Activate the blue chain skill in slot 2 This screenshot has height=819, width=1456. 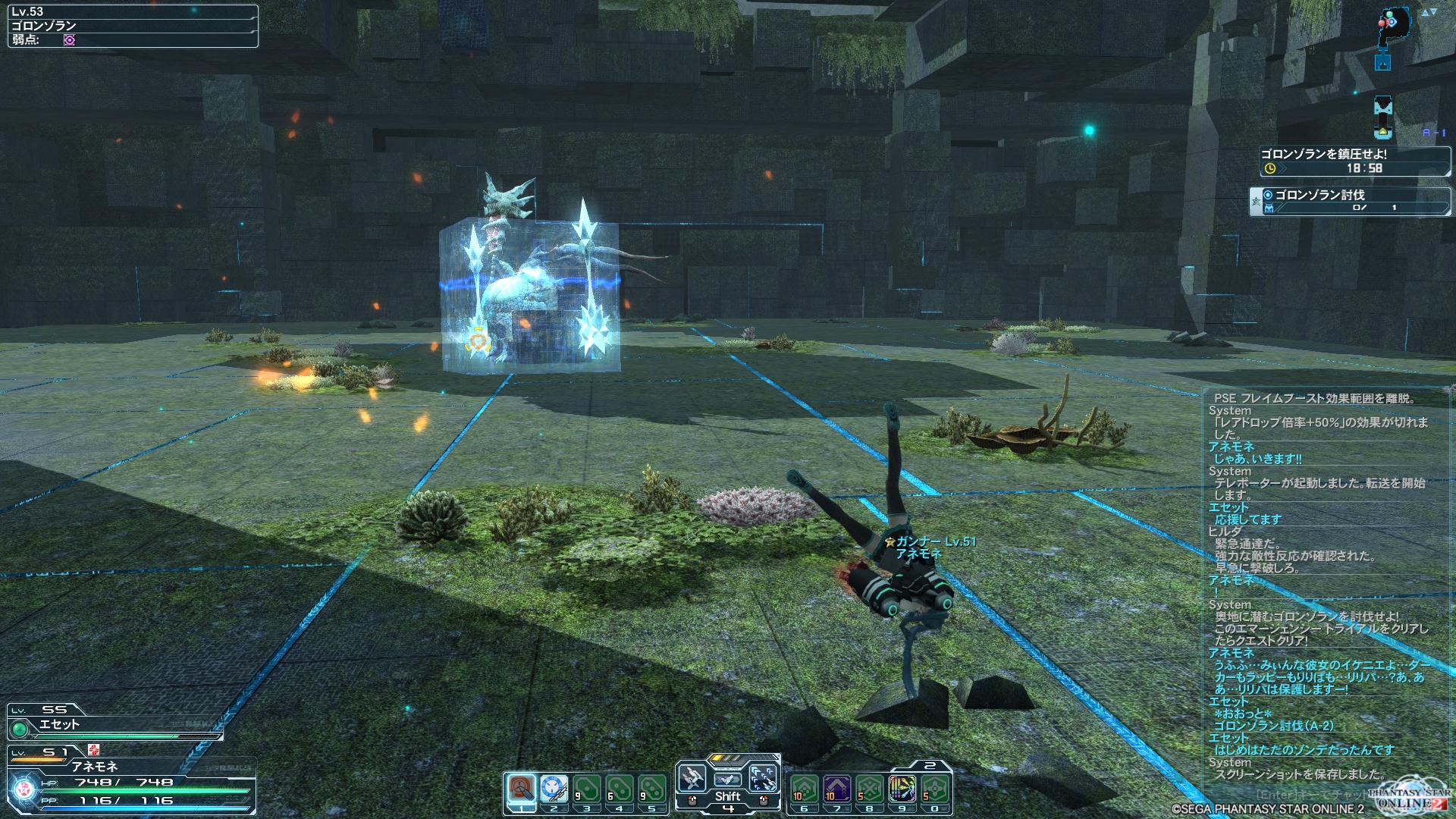point(554,789)
